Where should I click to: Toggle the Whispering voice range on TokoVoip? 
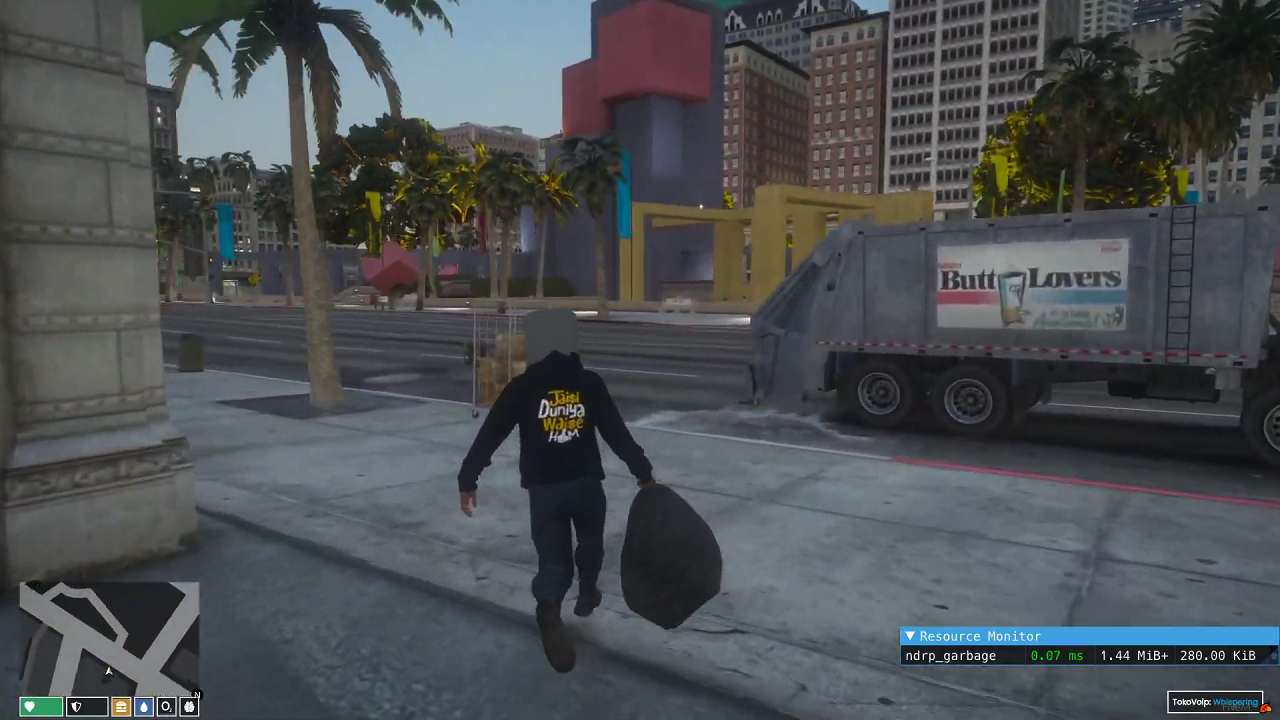1234,702
